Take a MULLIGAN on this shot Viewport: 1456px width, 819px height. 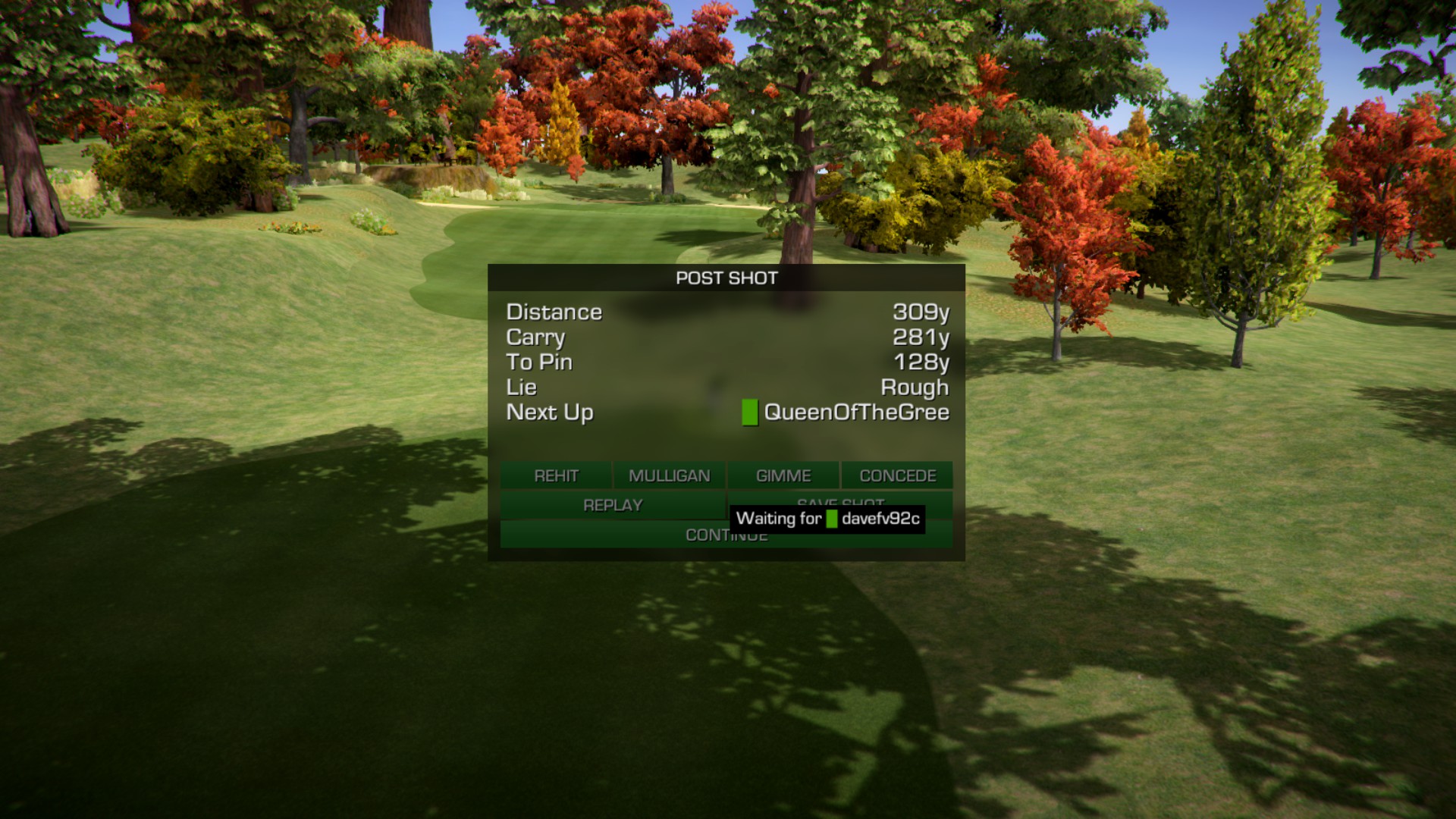tap(669, 475)
